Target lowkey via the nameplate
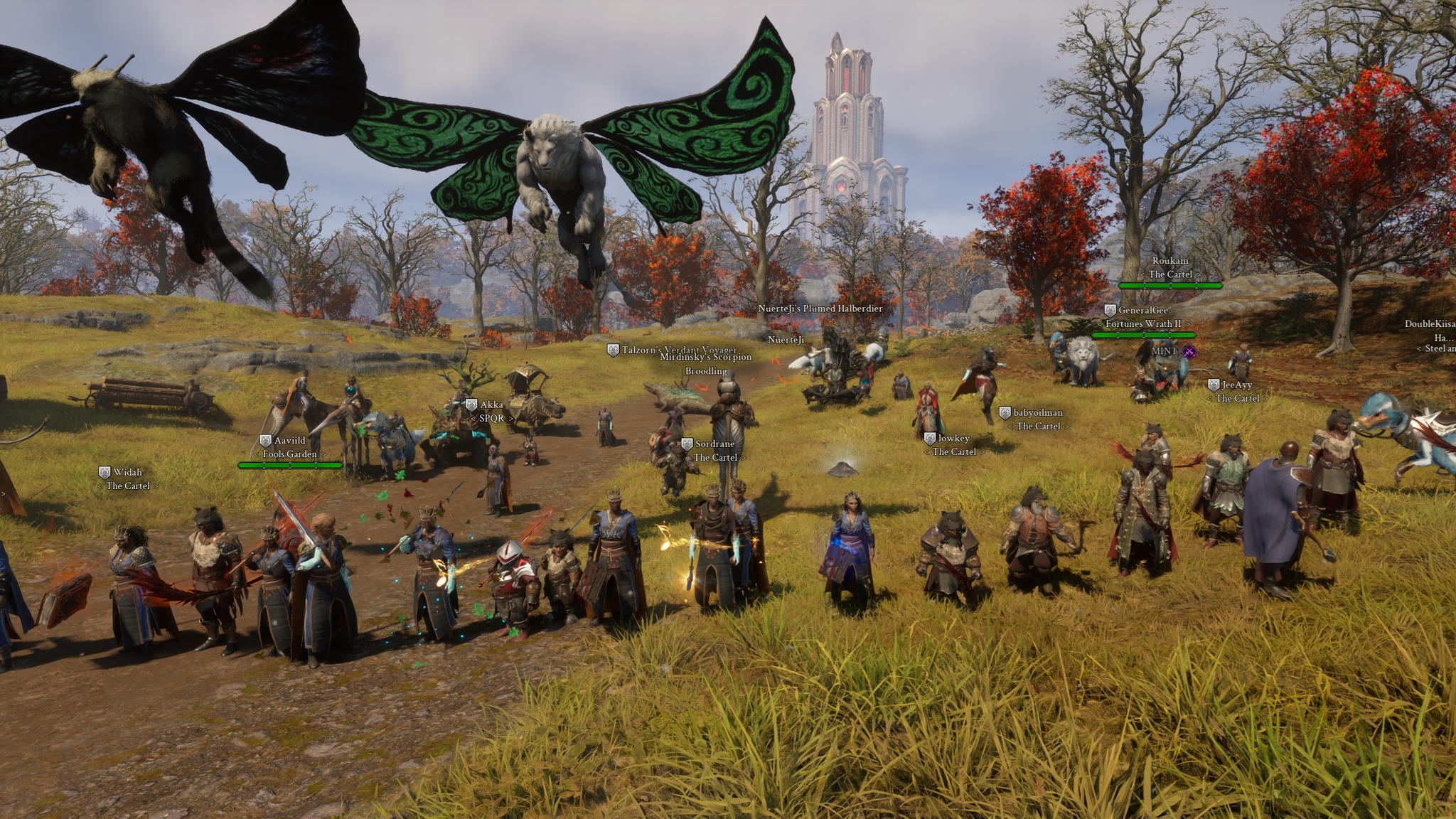 (x=953, y=439)
